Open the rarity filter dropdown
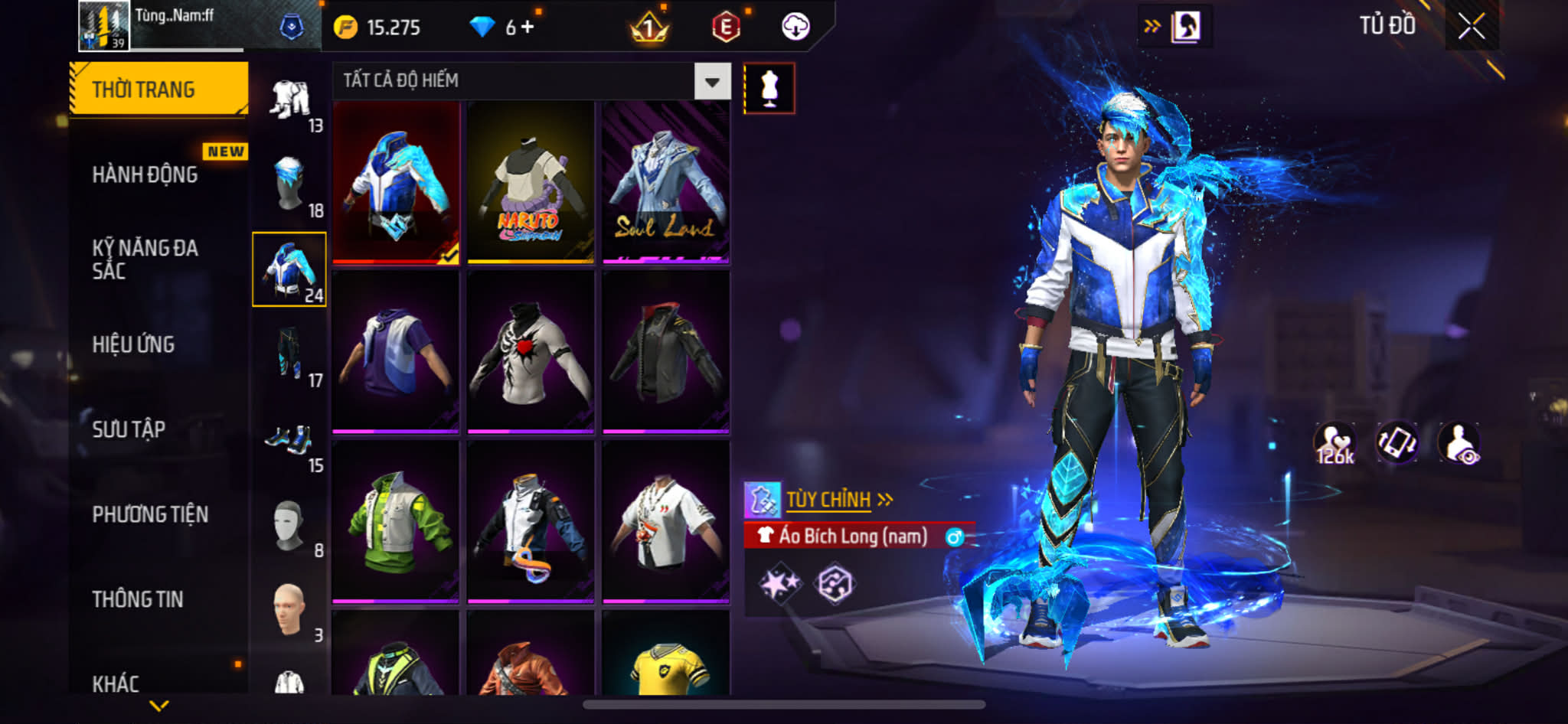 pyautogui.click(x=712, y=81)
